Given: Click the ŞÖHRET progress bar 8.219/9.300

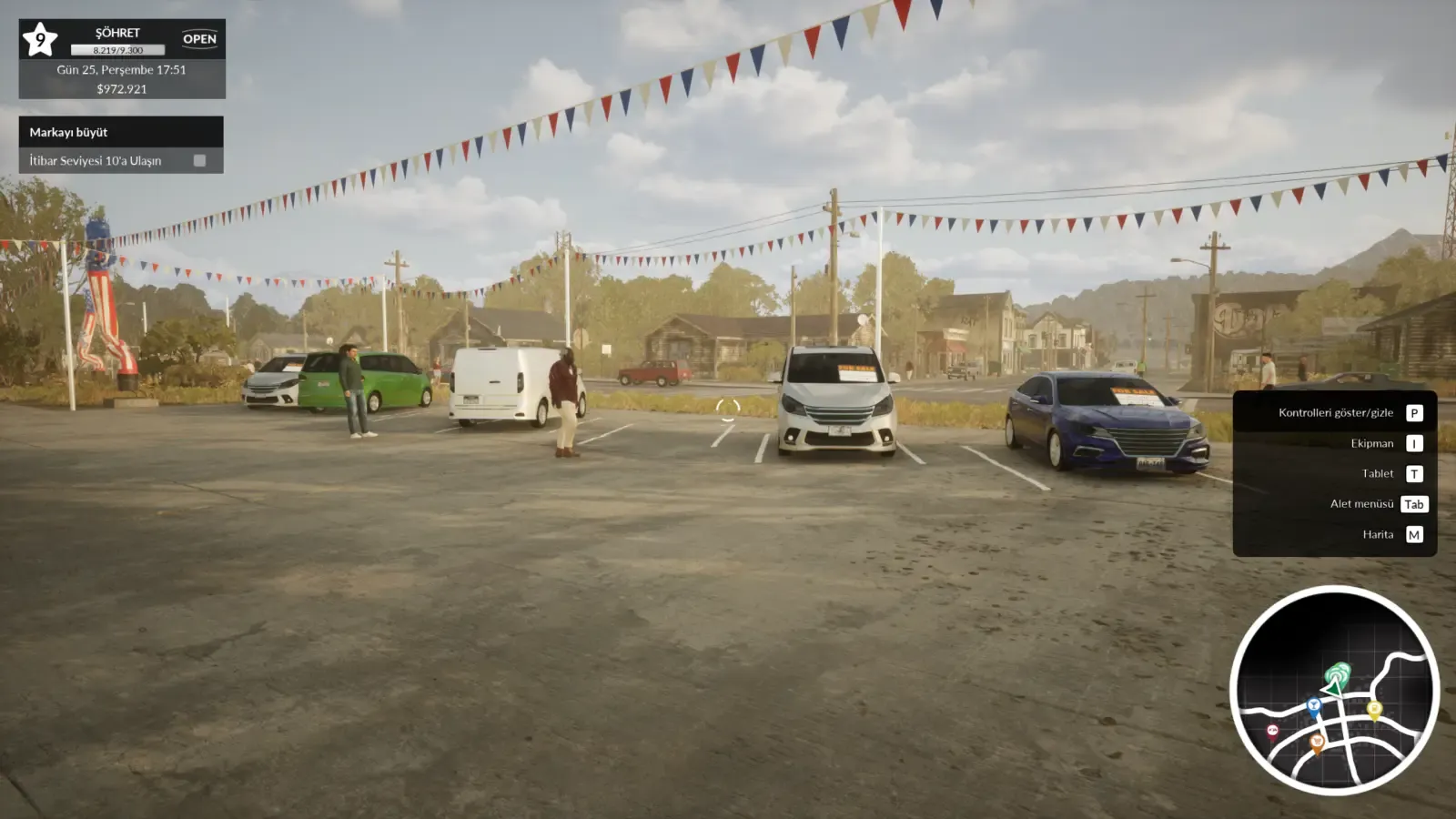Looking at the screenshot, I should [119, 51].
